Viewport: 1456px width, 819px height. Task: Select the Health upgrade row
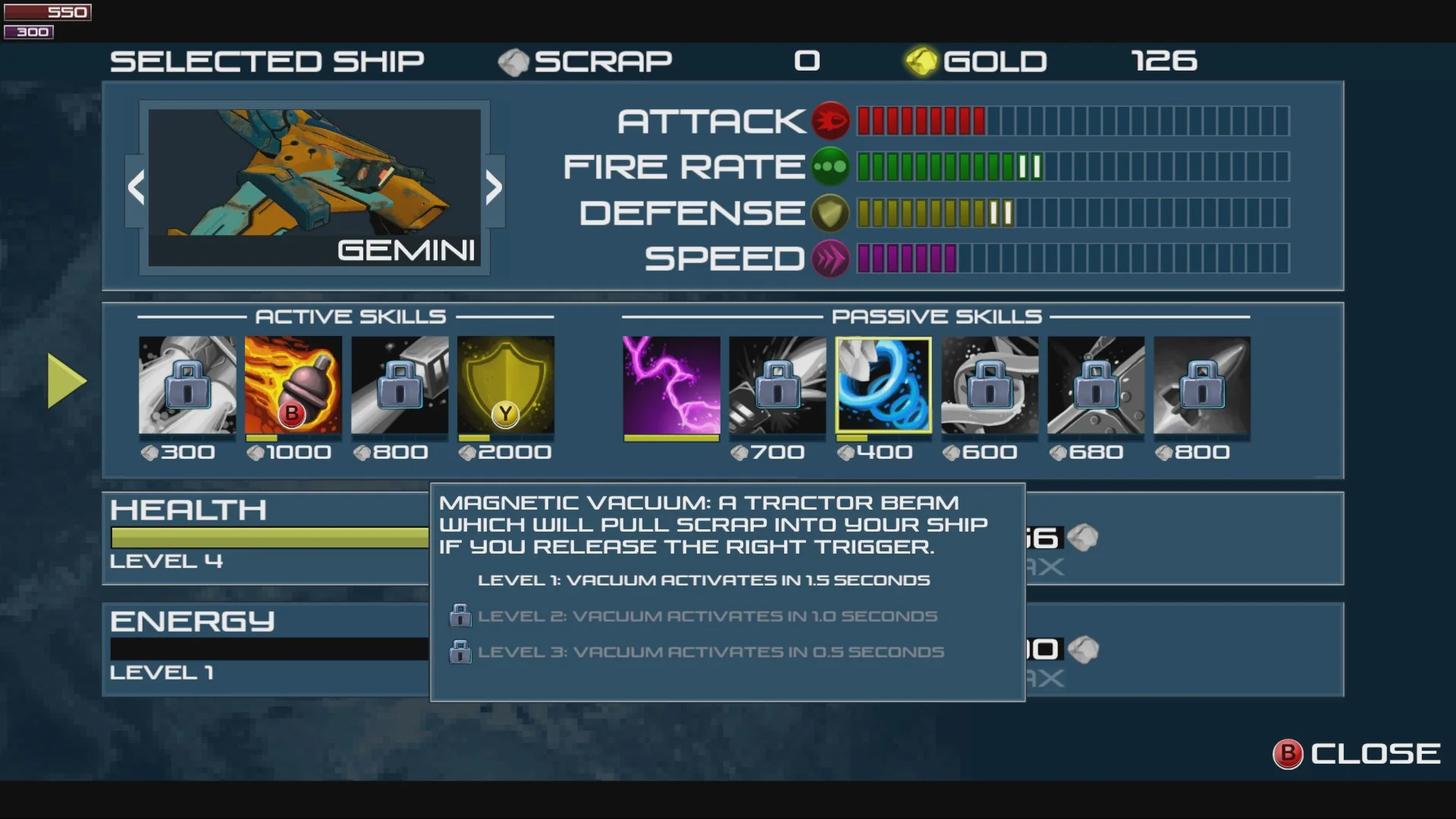click(x=265, y=538)
